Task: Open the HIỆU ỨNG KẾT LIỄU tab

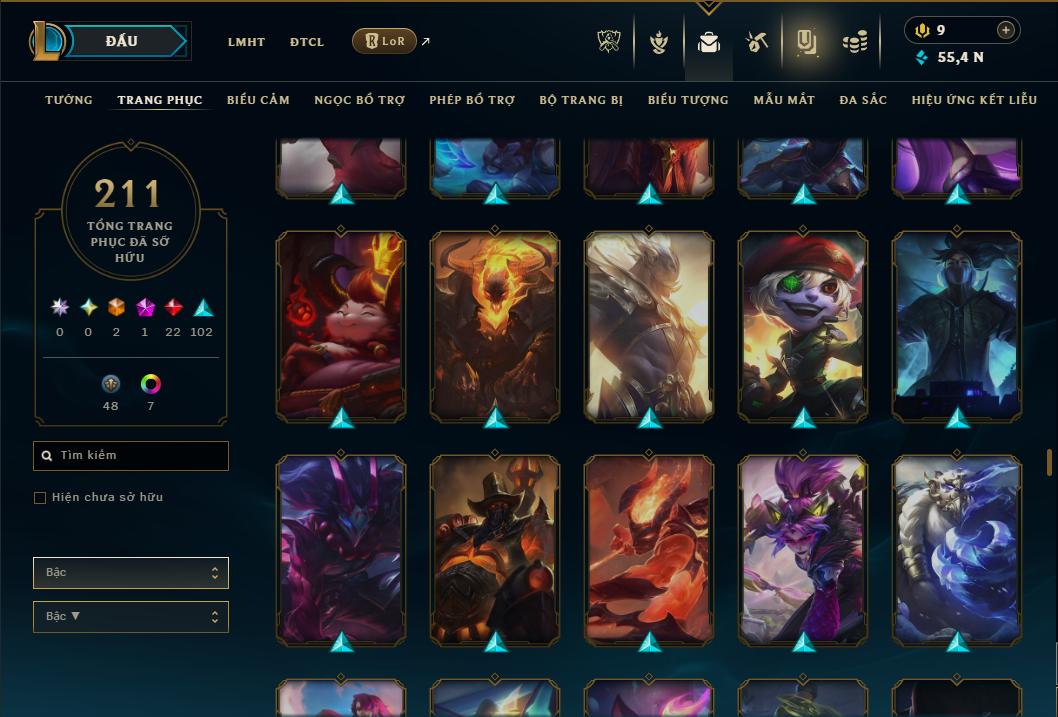Action: click(x=973, y=100)
